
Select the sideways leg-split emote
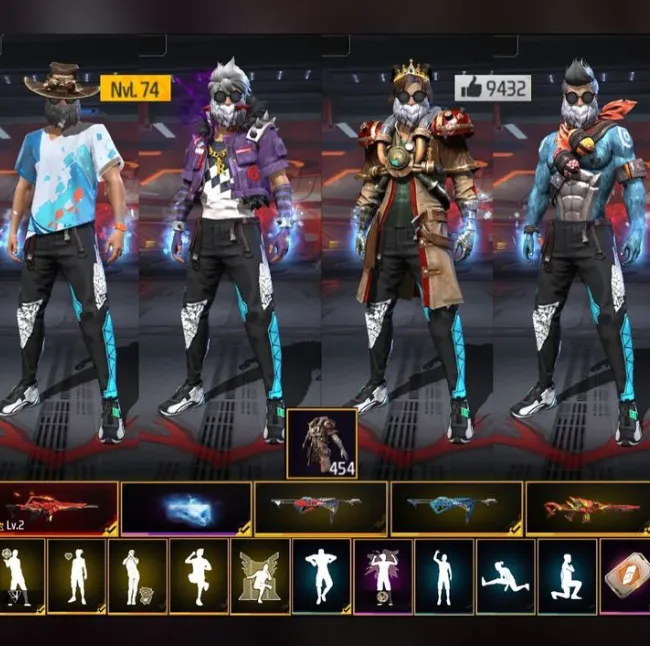click(506, 576)
